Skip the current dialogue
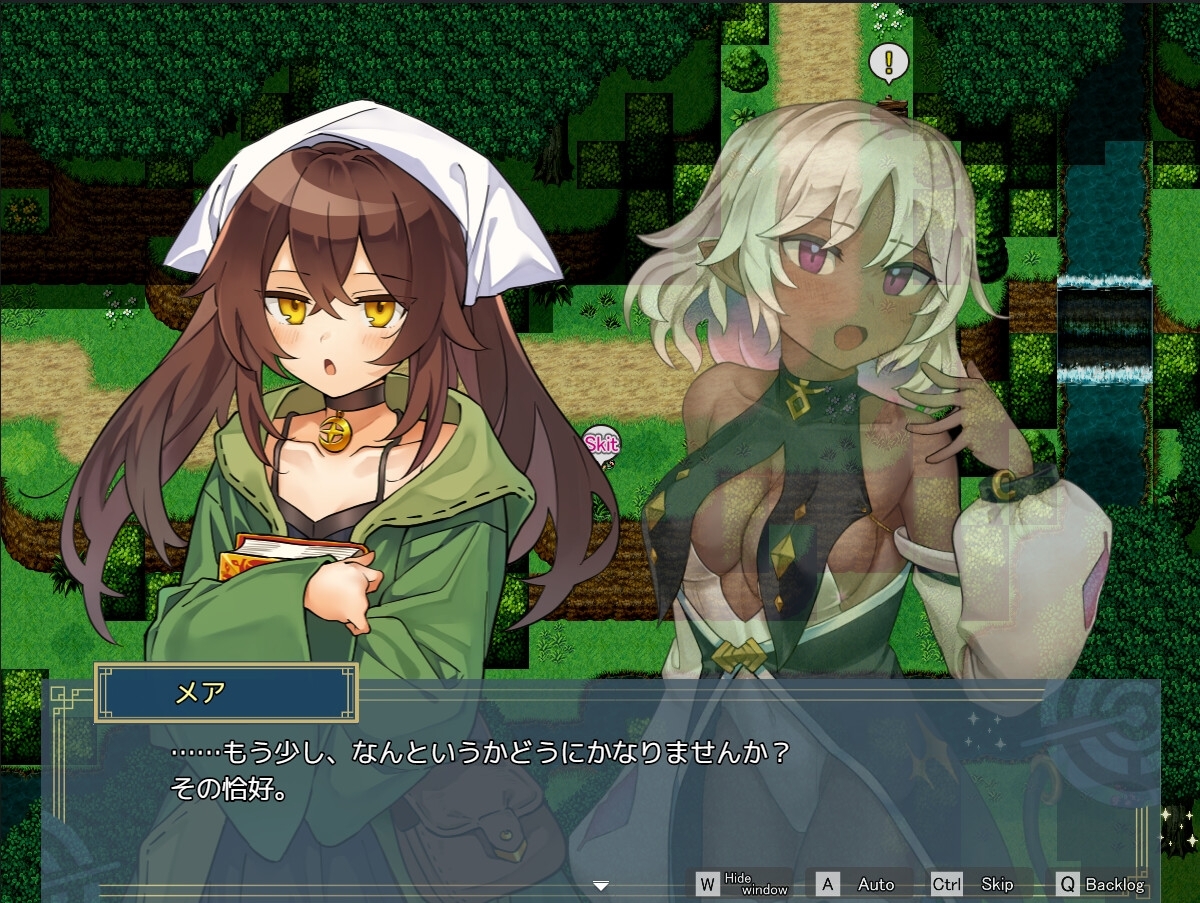Screen dimensions: 1200x903 coord(975,884)
